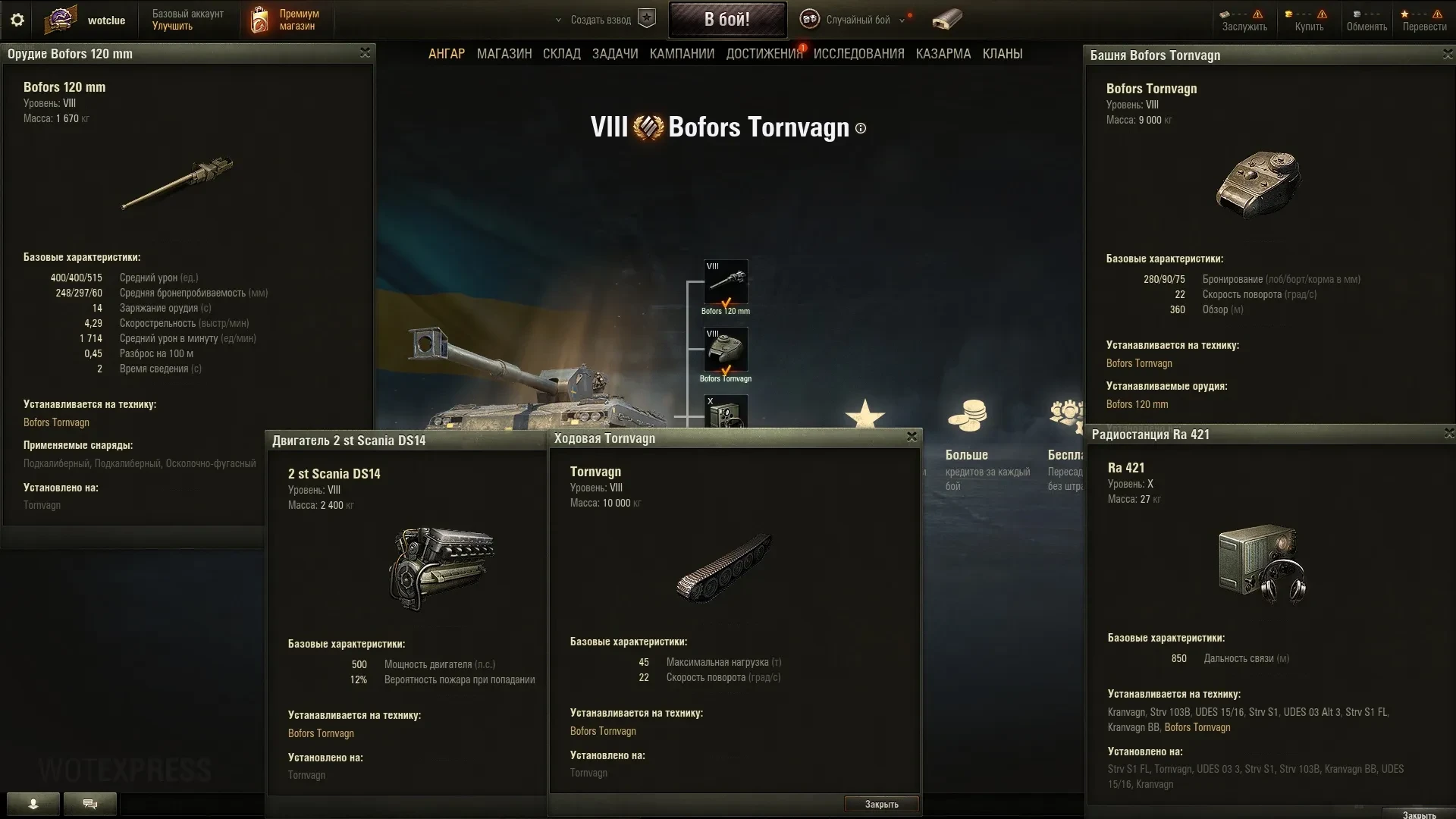Open the chat channels button
This screenshot has height=819, width=1456.
(90, 804)
